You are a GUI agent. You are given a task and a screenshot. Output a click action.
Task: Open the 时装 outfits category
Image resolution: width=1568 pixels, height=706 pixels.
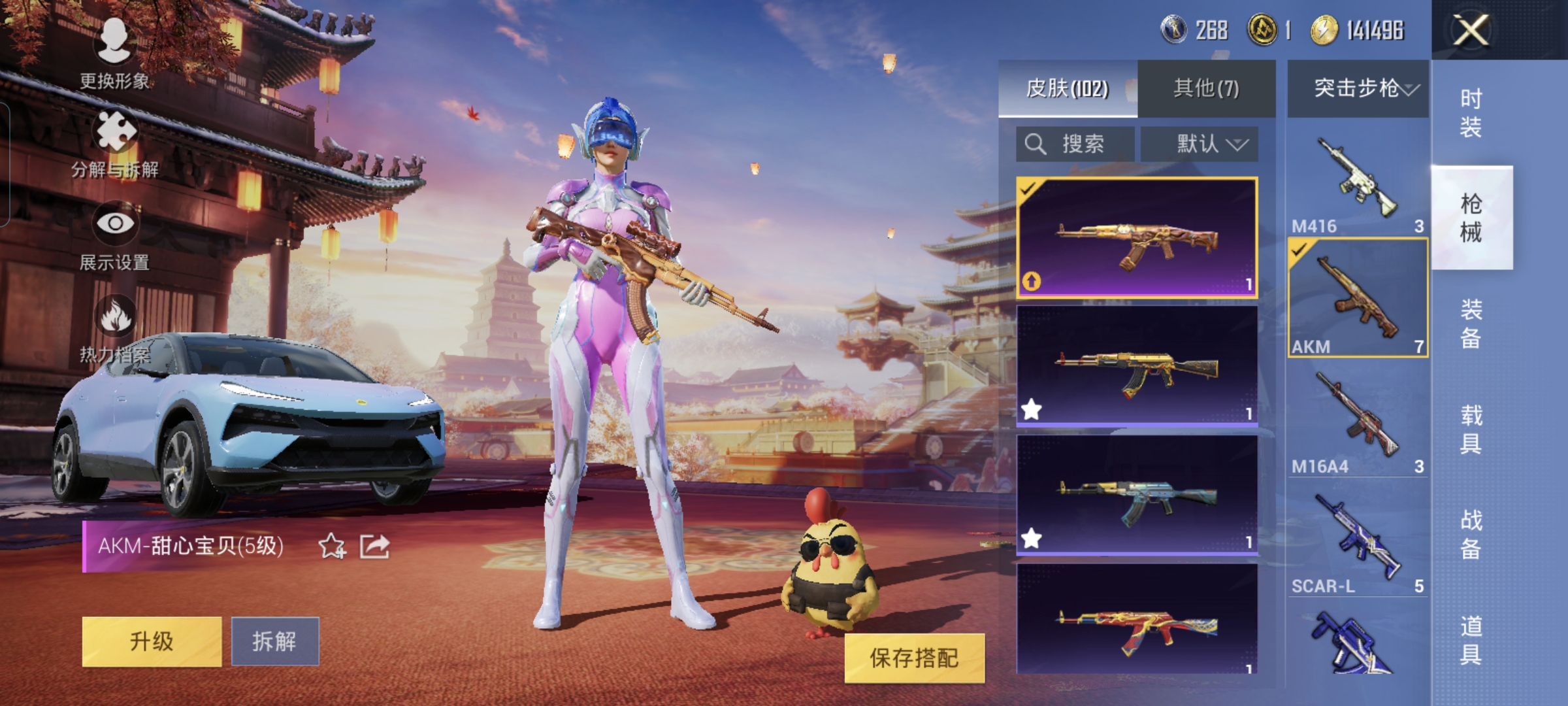(x=1471, y=112)
